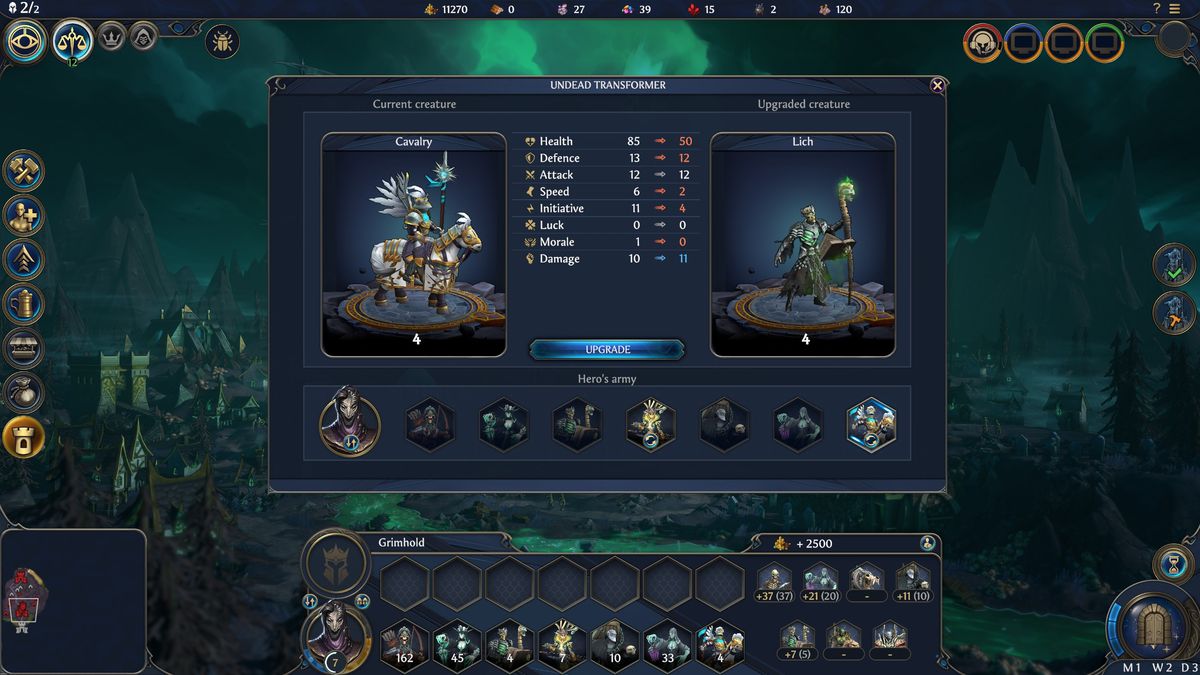Viewport: 1200px width, 675px height.
Task: Select the army slot with 33 units
Action: [667, 644]
